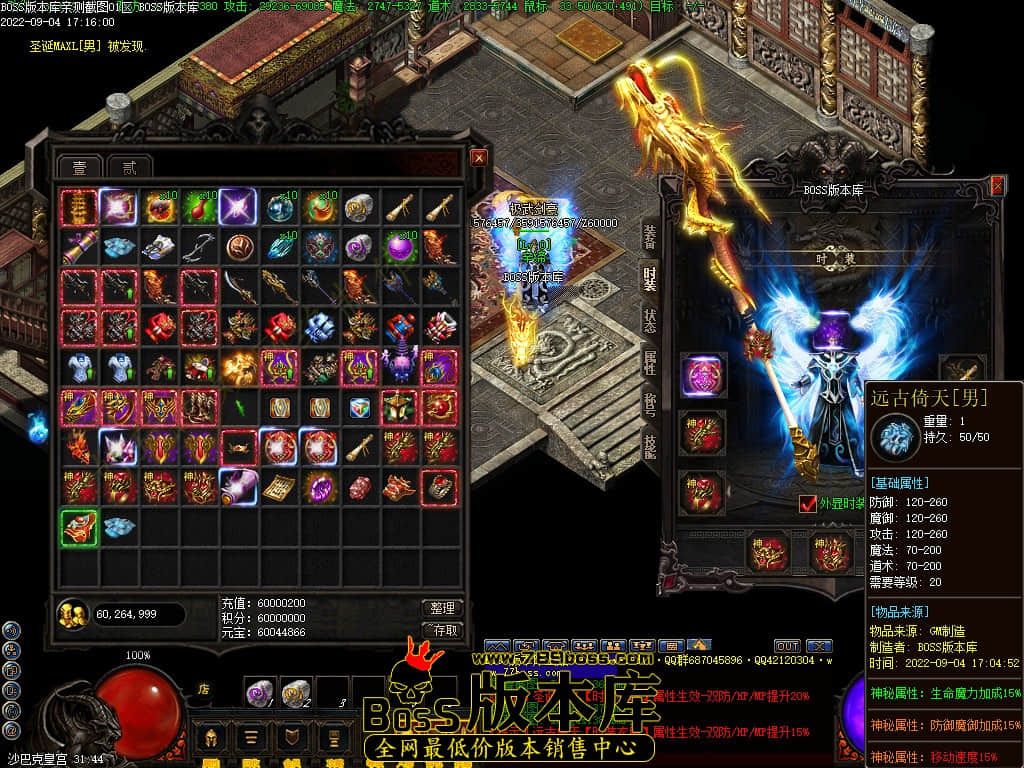Pick the purple orb x10 item
Screen dimensions: 1024x768
click(401, 246)
